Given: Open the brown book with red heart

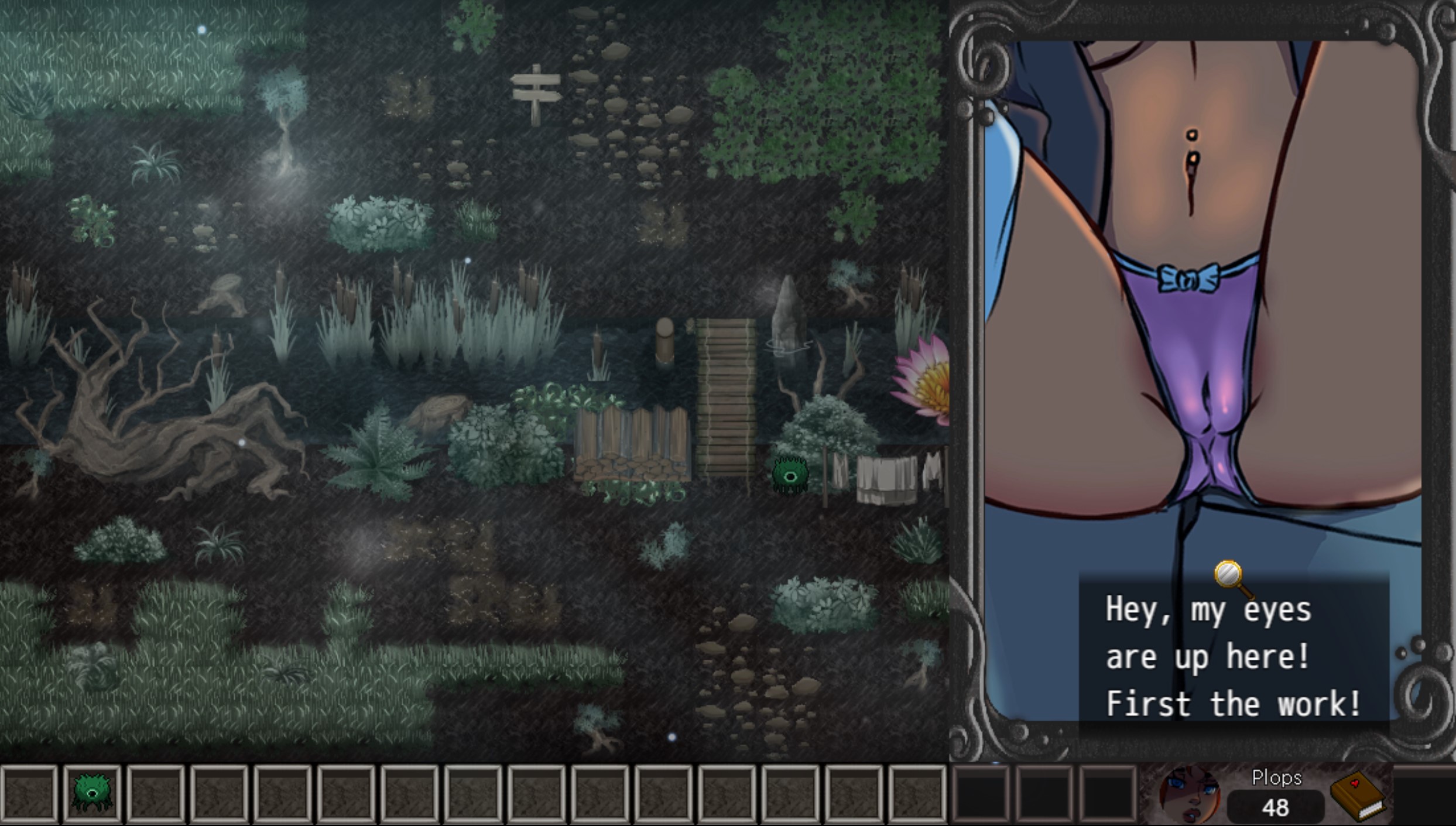Looking at the screenshot, I should (1358, 796).
